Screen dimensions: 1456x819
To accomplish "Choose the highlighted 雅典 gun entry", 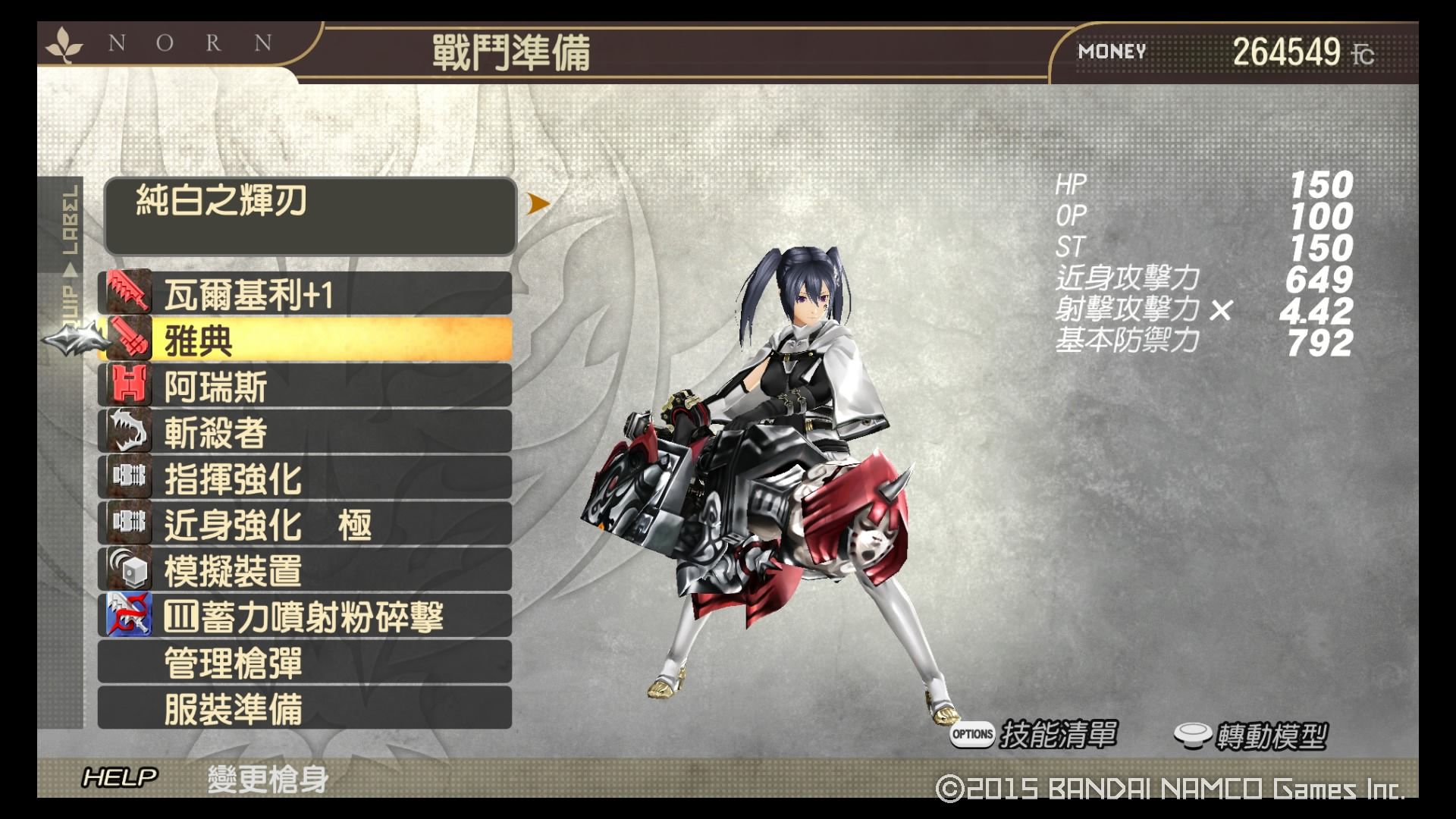I will click(305, 340).
